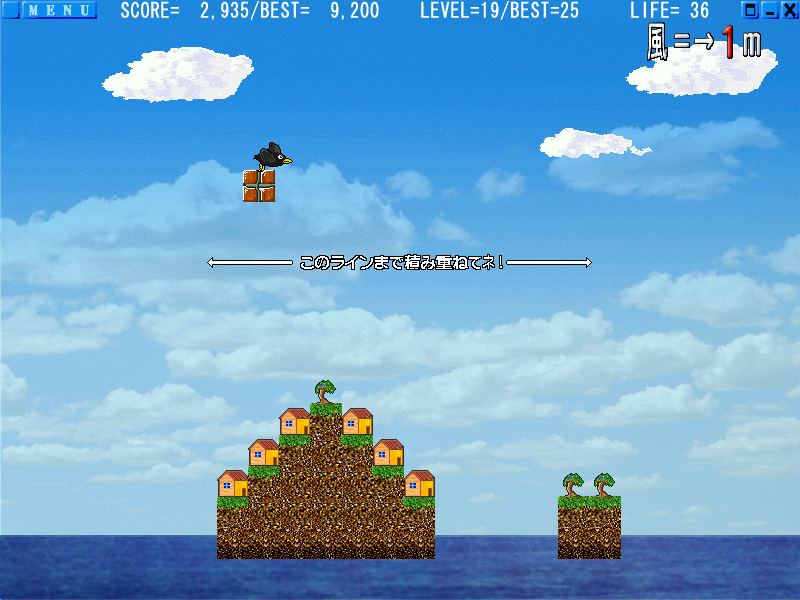Click the small blank square beside MENU
This screenshot has width=800, height=600.
(11, 11)
